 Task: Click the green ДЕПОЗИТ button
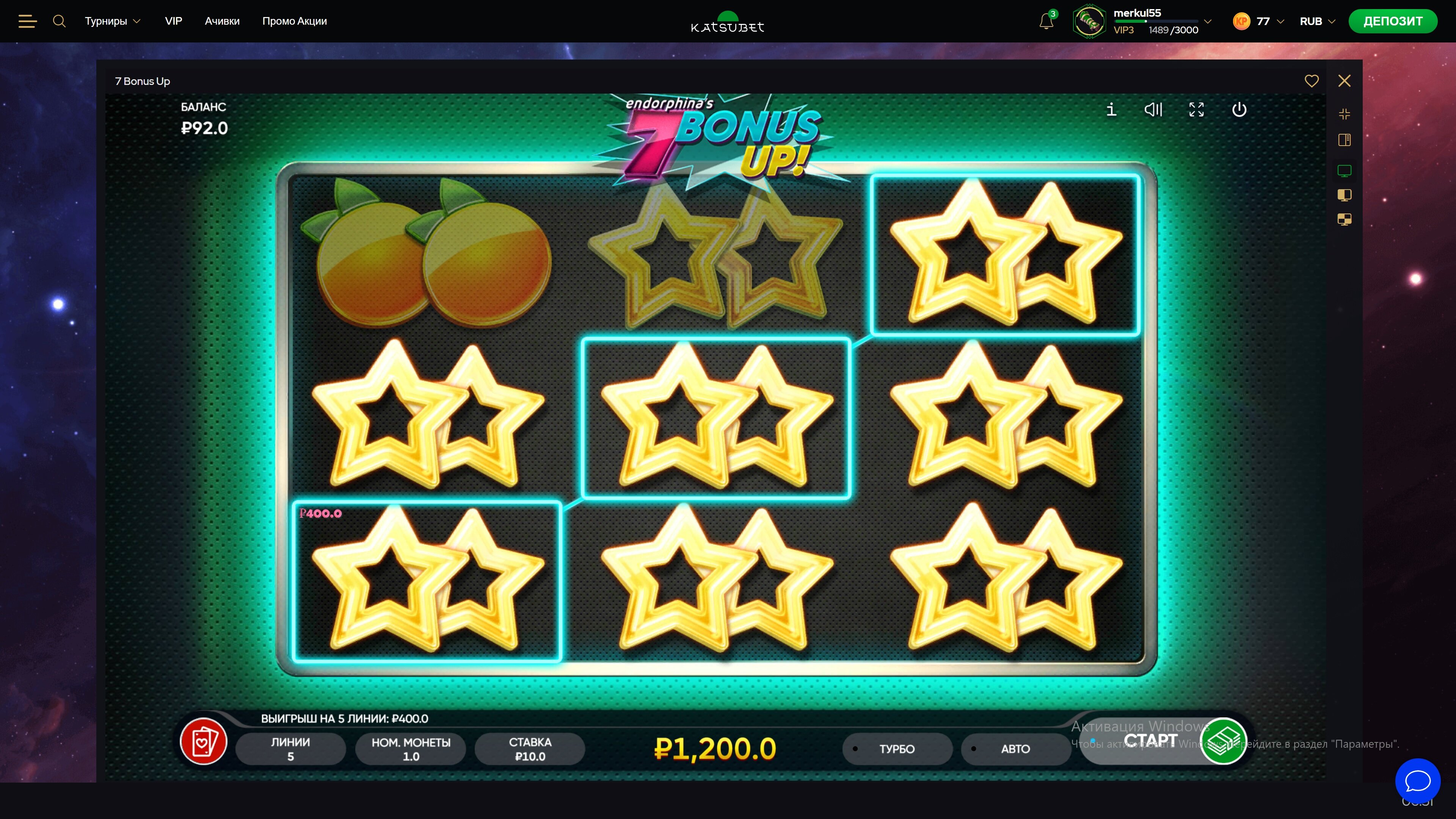pos(1393,22)
